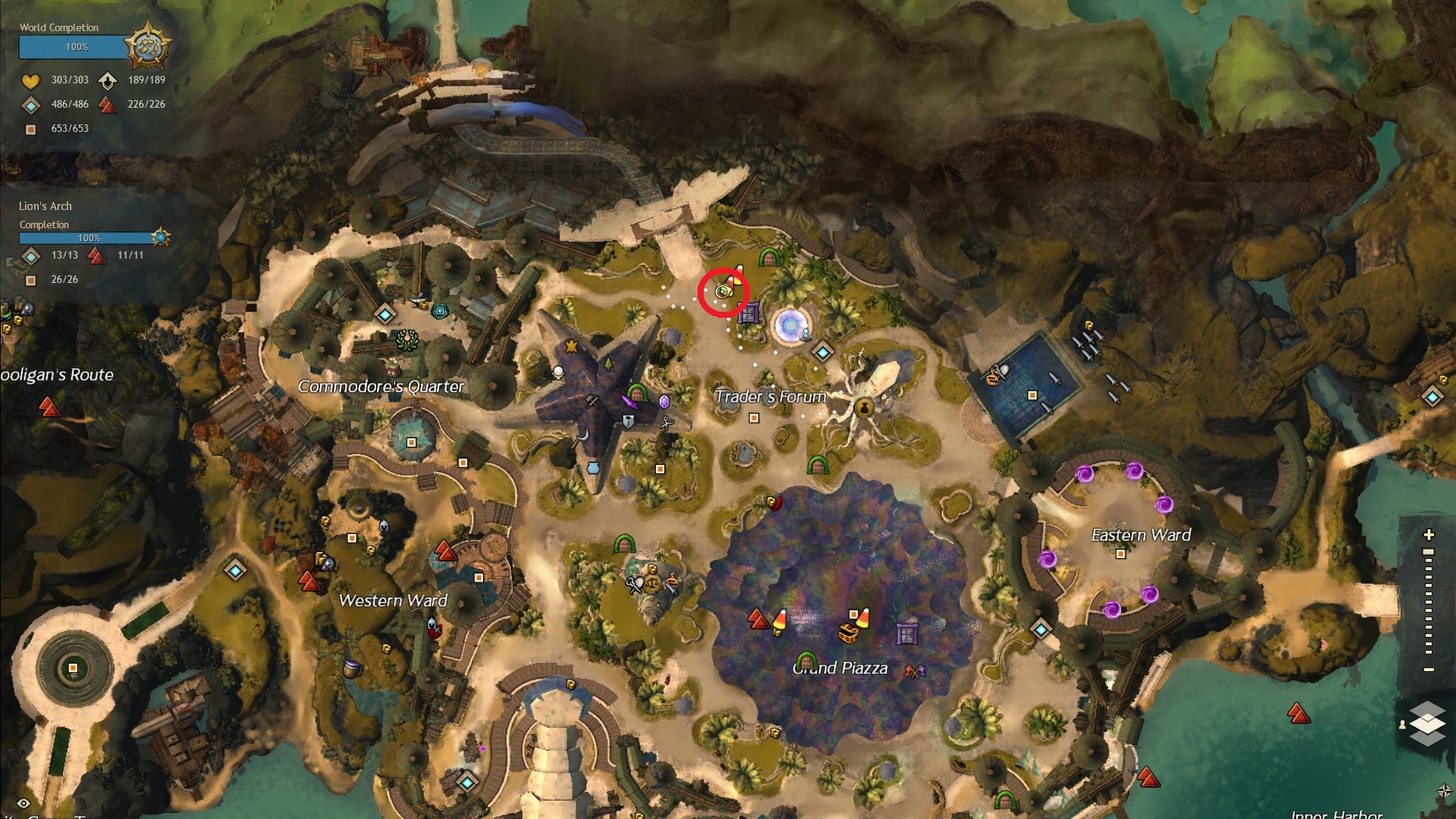1456x819 pixels.
Task: Select the crescent moon icon on the starfish building
Action: coord(582,435)
